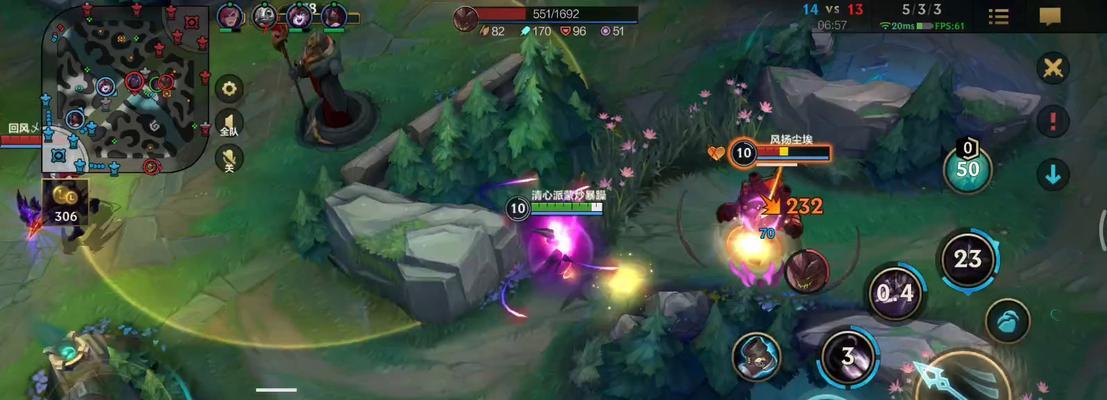Tap the blue swirl summoner spell
Viewport: 1107px width, 400px height.
click(756, 357)
